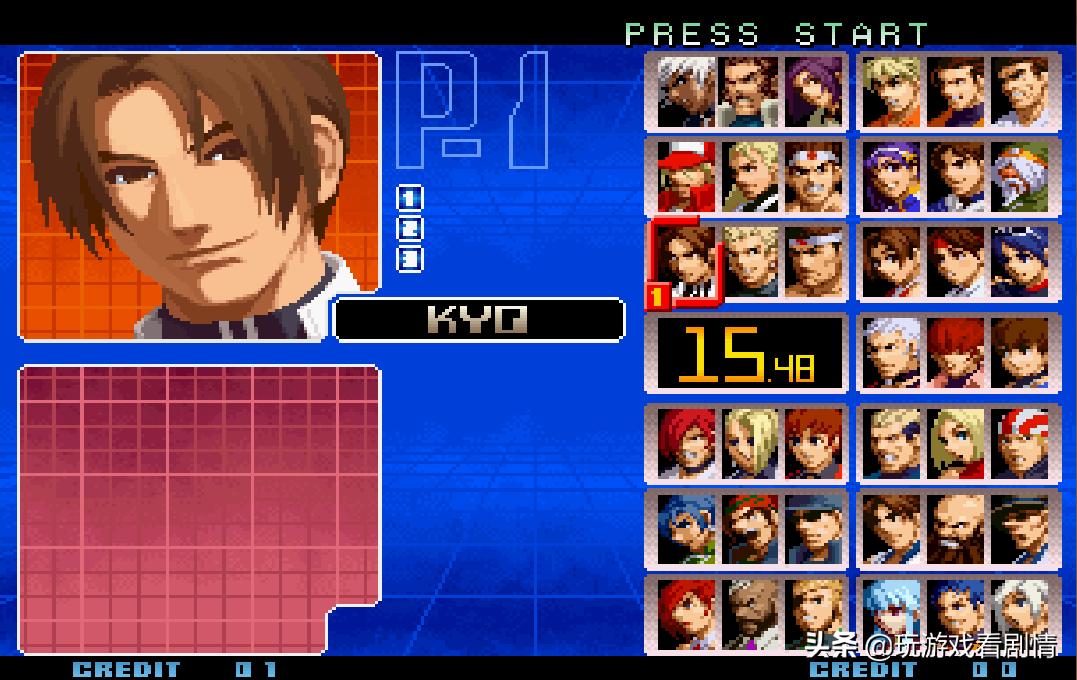Screen dimensions: 1077x680
Task: Choose Joe with the white headband
Action: coord(815,177)
